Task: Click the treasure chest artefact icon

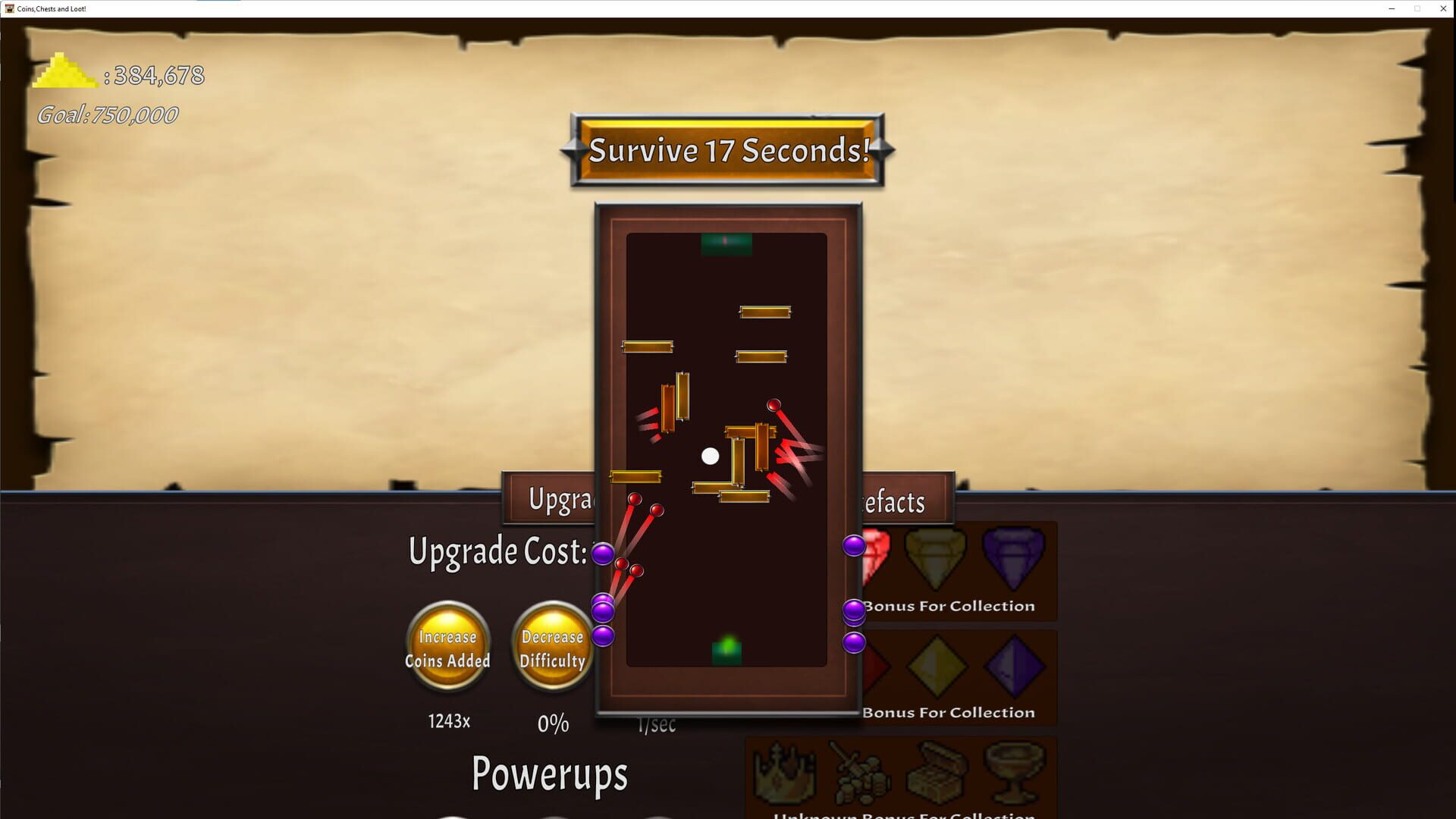Action: 937,772
